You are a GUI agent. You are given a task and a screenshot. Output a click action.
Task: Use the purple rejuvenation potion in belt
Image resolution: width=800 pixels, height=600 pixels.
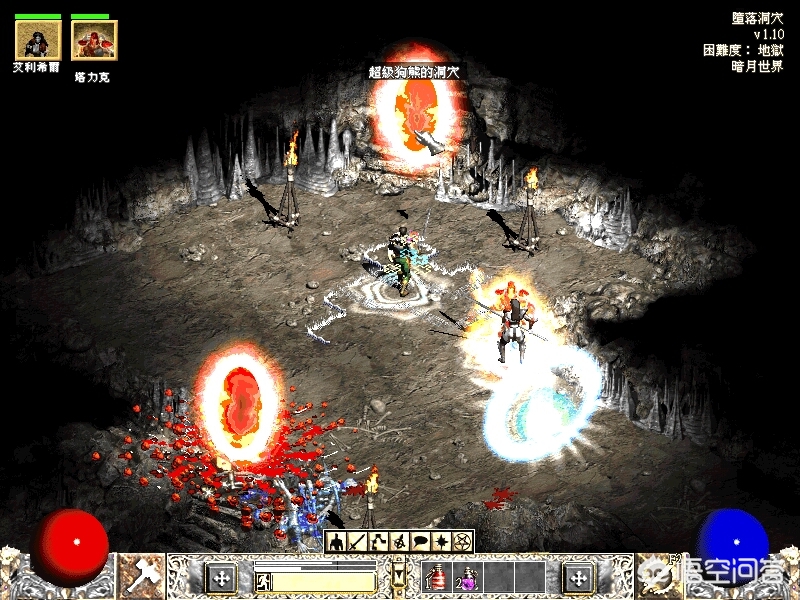coord(467,577)
